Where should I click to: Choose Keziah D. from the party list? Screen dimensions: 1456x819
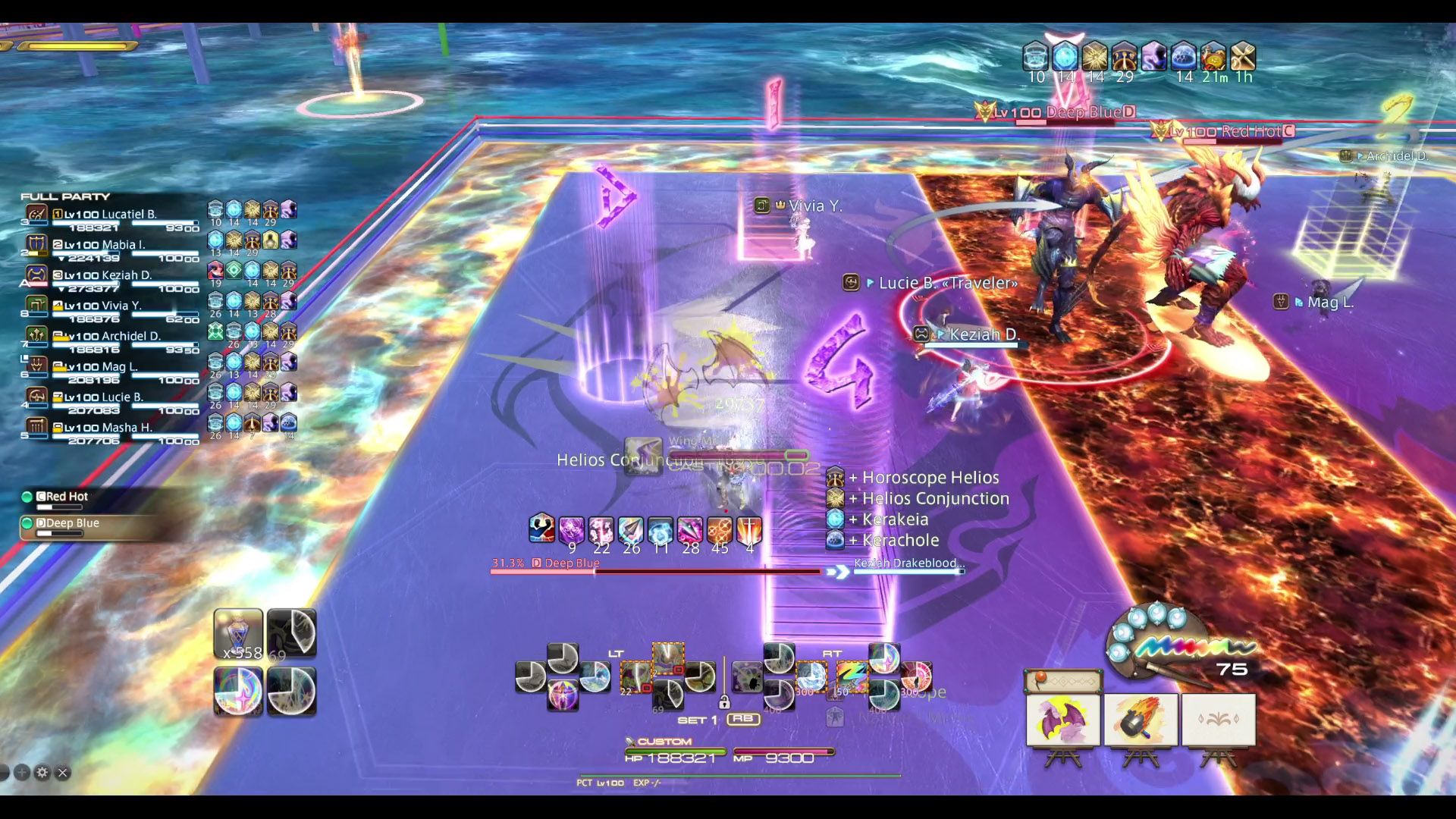click(114, 276)
